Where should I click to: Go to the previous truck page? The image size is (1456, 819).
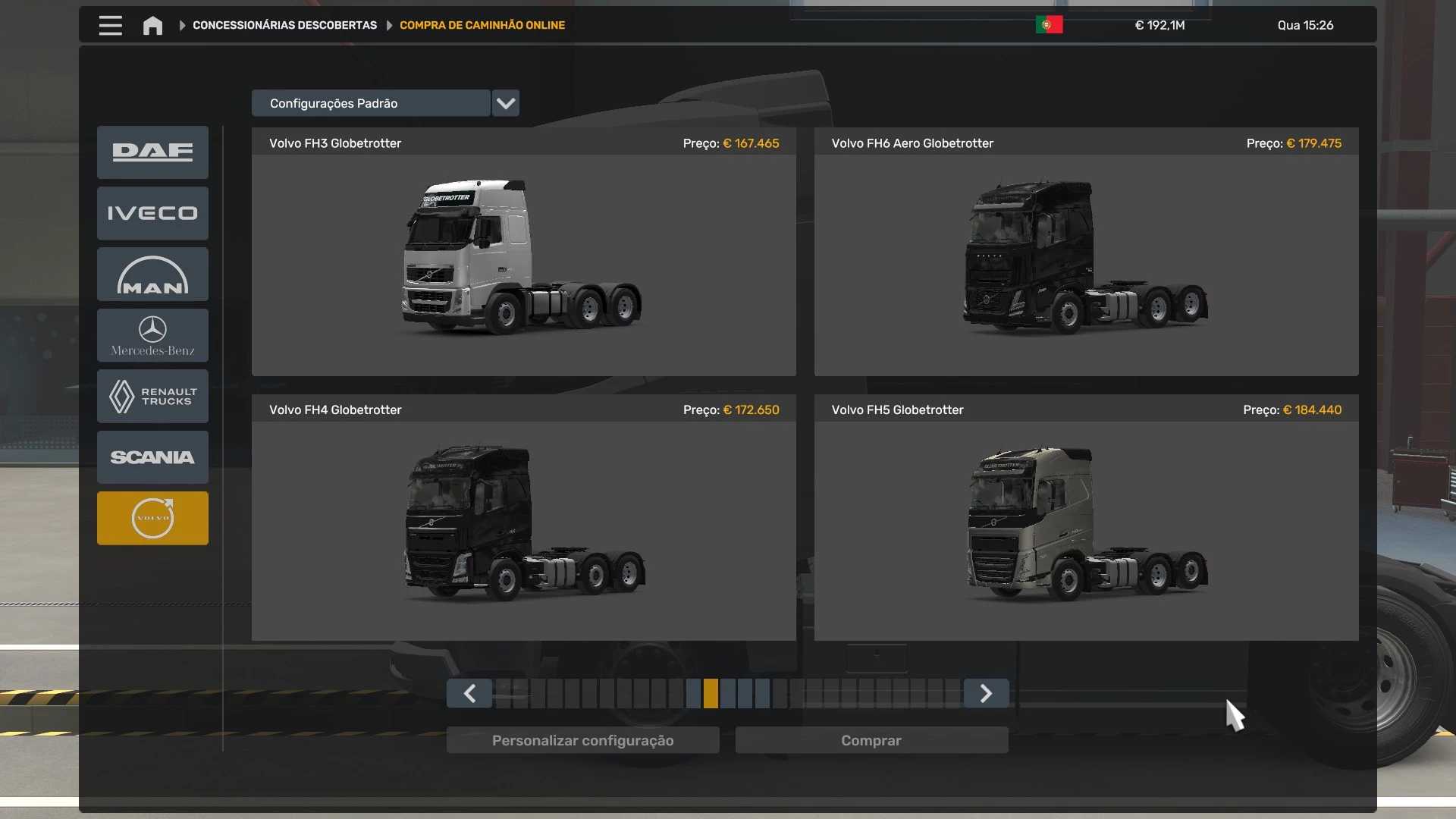point(469,694)
